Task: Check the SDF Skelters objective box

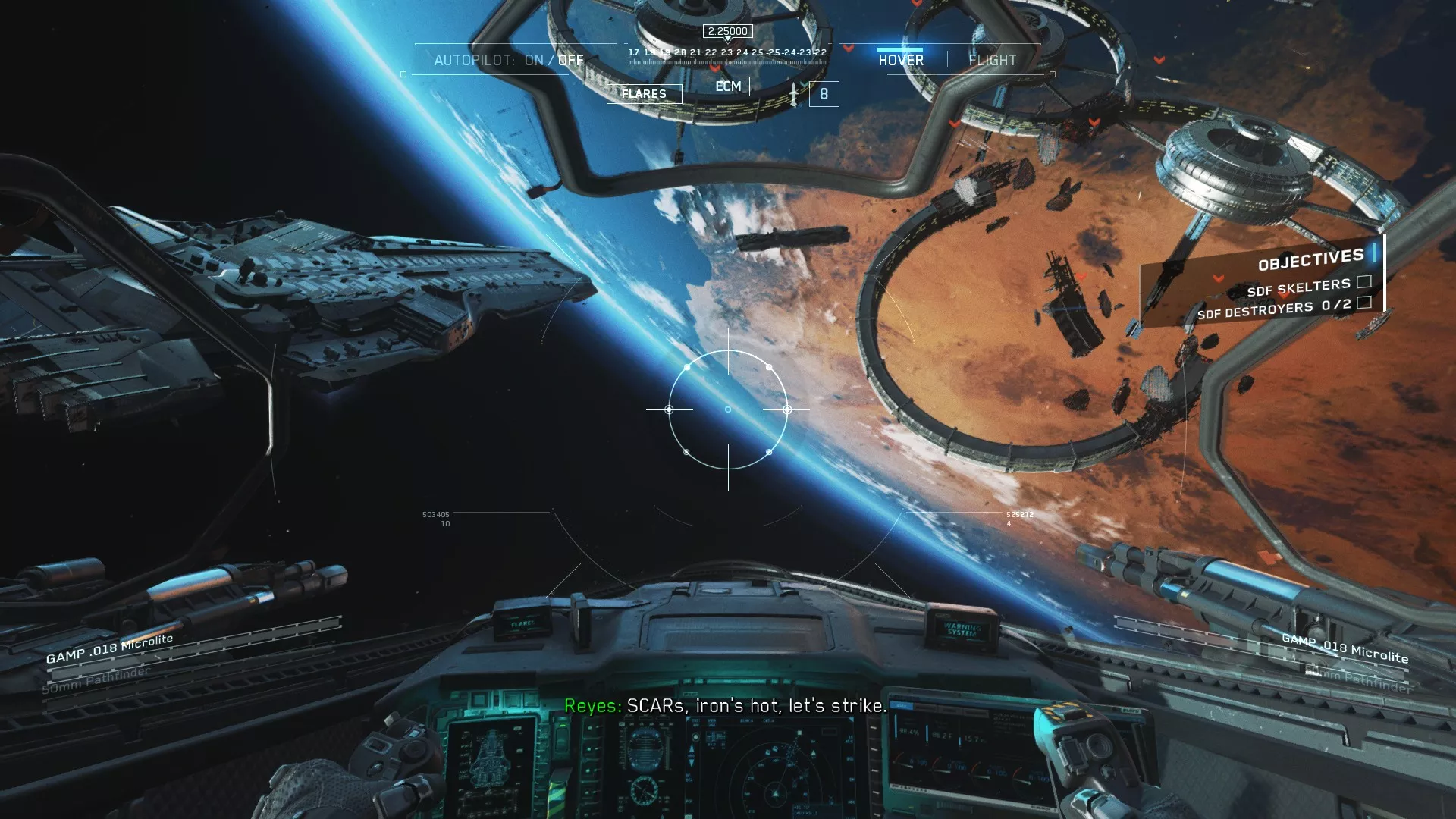Action: coord(1364,282)
